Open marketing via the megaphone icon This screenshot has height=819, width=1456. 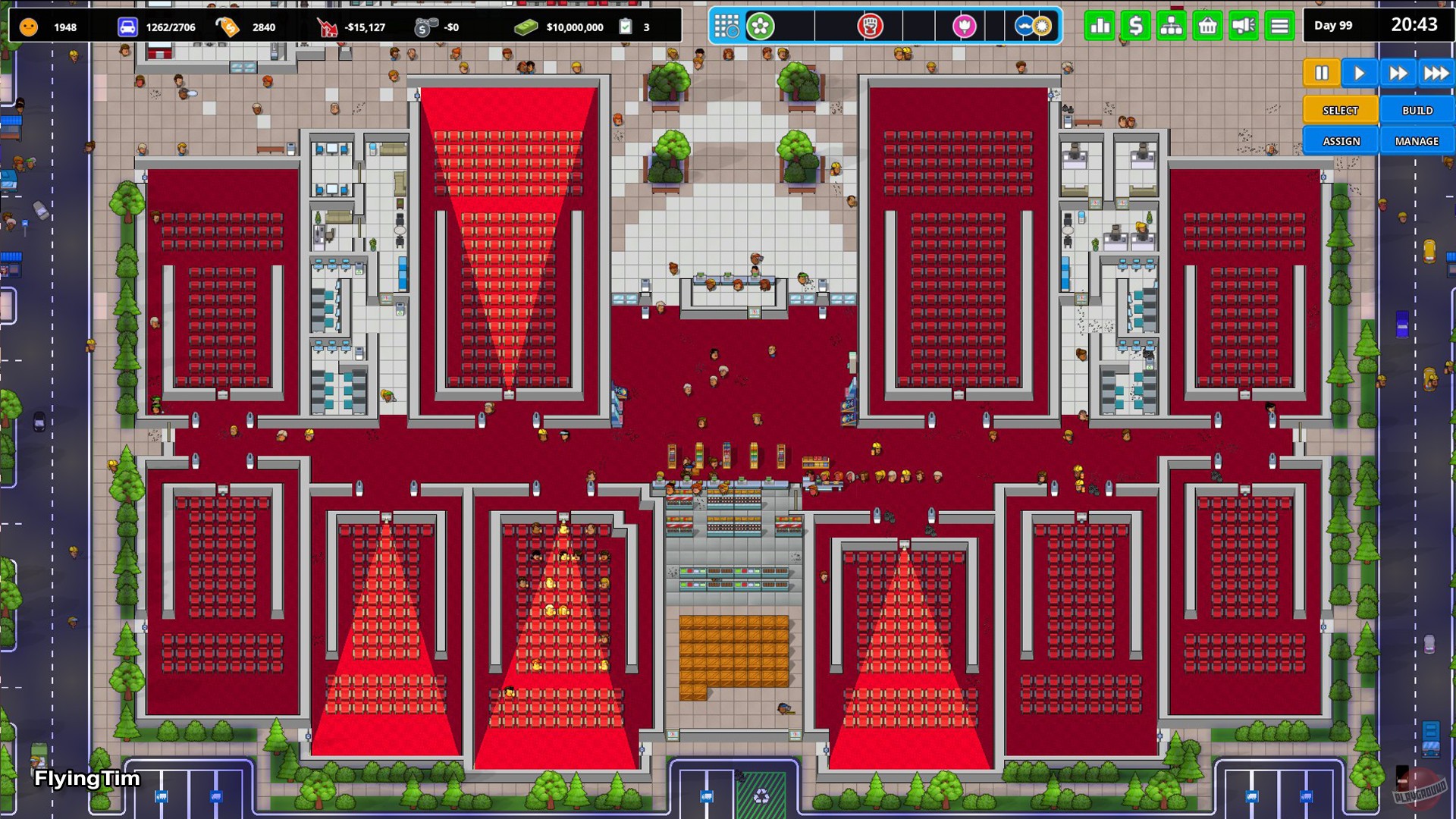pos(1242,25)
